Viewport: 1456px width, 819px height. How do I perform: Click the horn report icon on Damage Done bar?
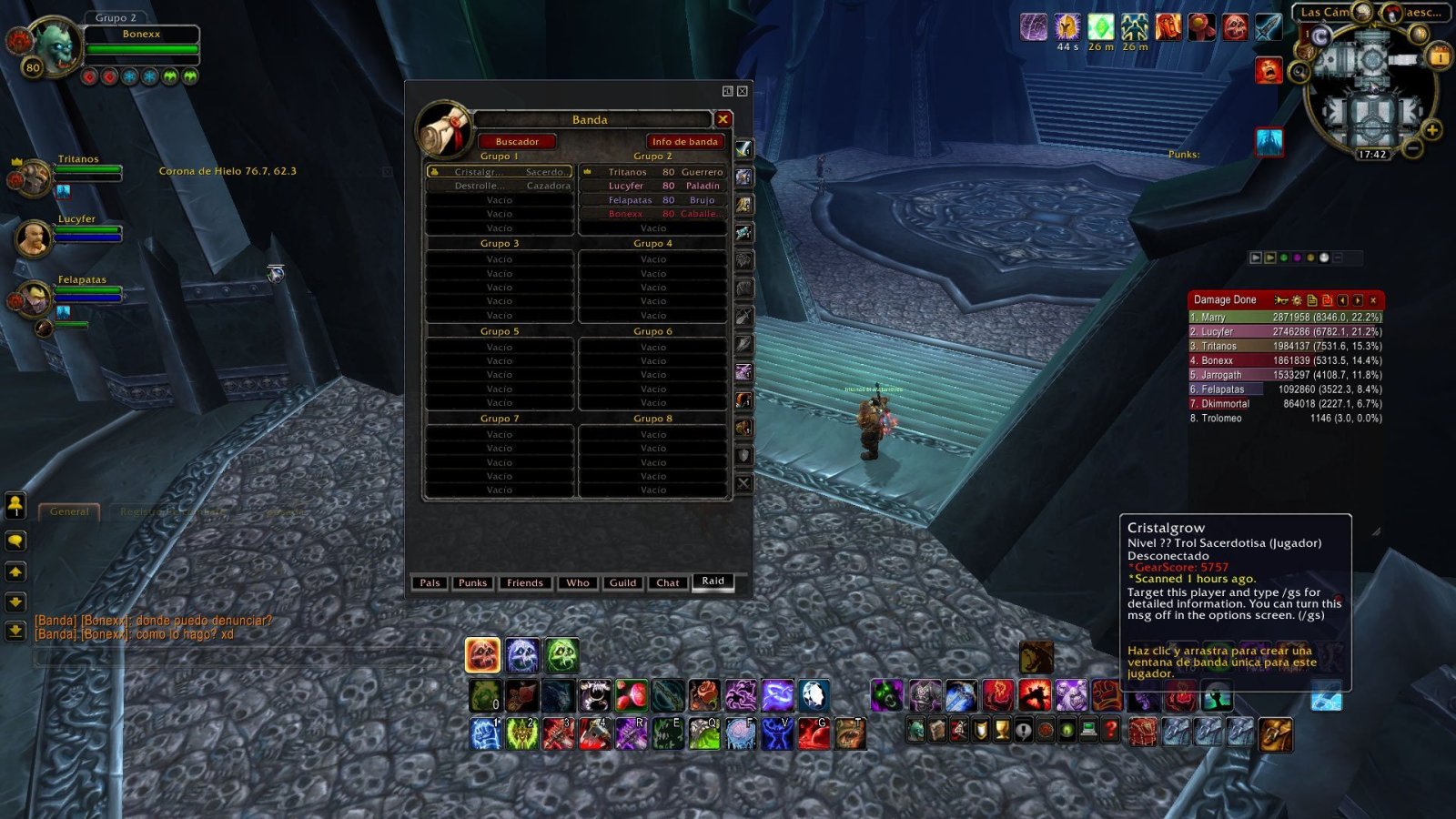pos(1282,299)
